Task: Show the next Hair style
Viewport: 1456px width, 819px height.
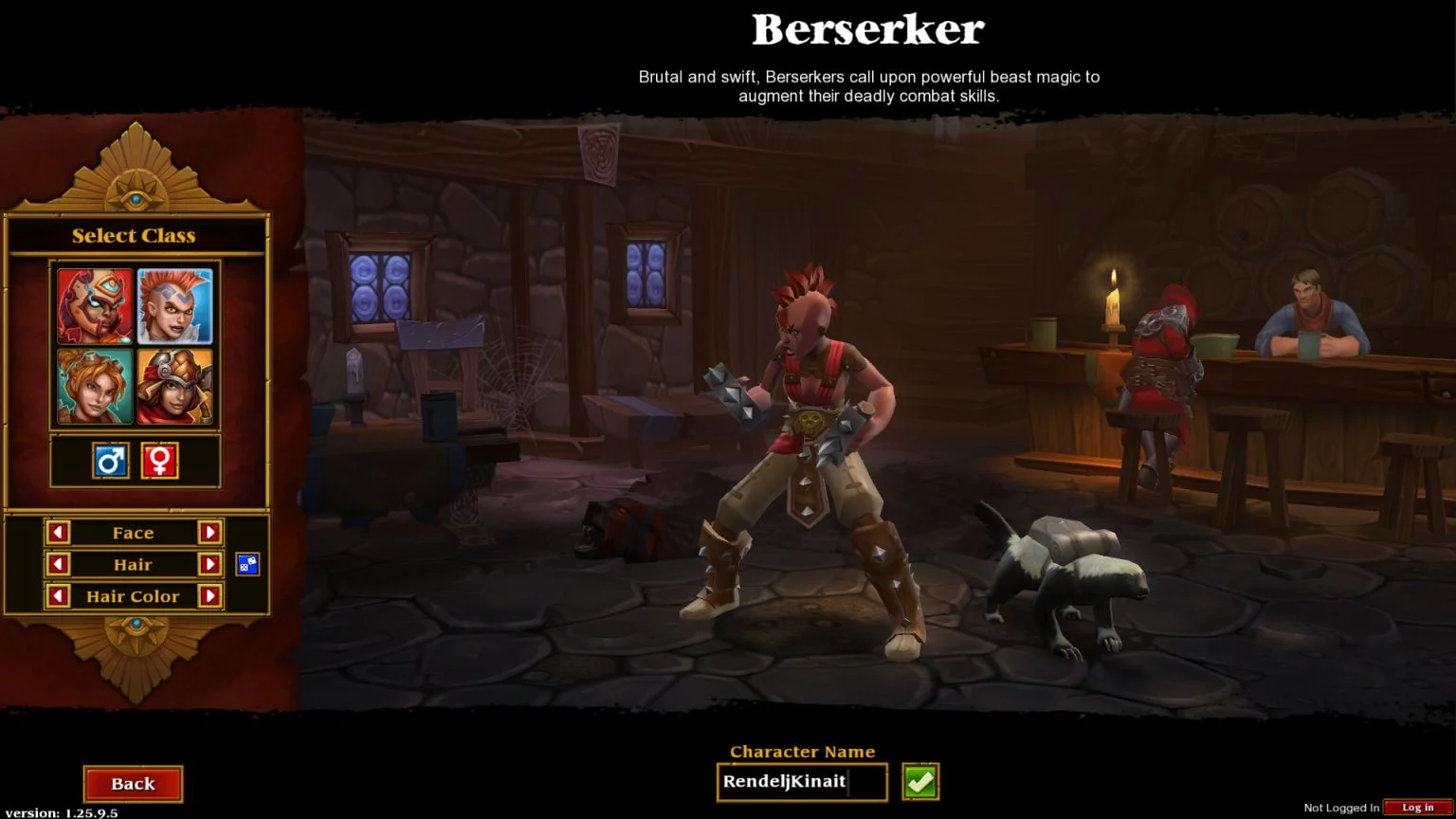Action: click(209, 565)
